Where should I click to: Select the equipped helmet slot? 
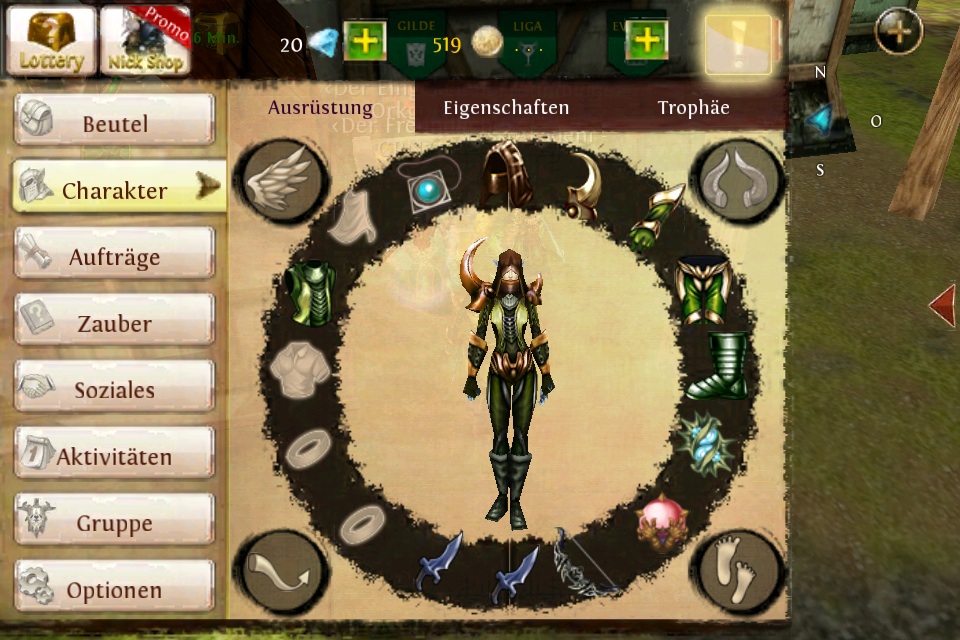click(506, 175)
